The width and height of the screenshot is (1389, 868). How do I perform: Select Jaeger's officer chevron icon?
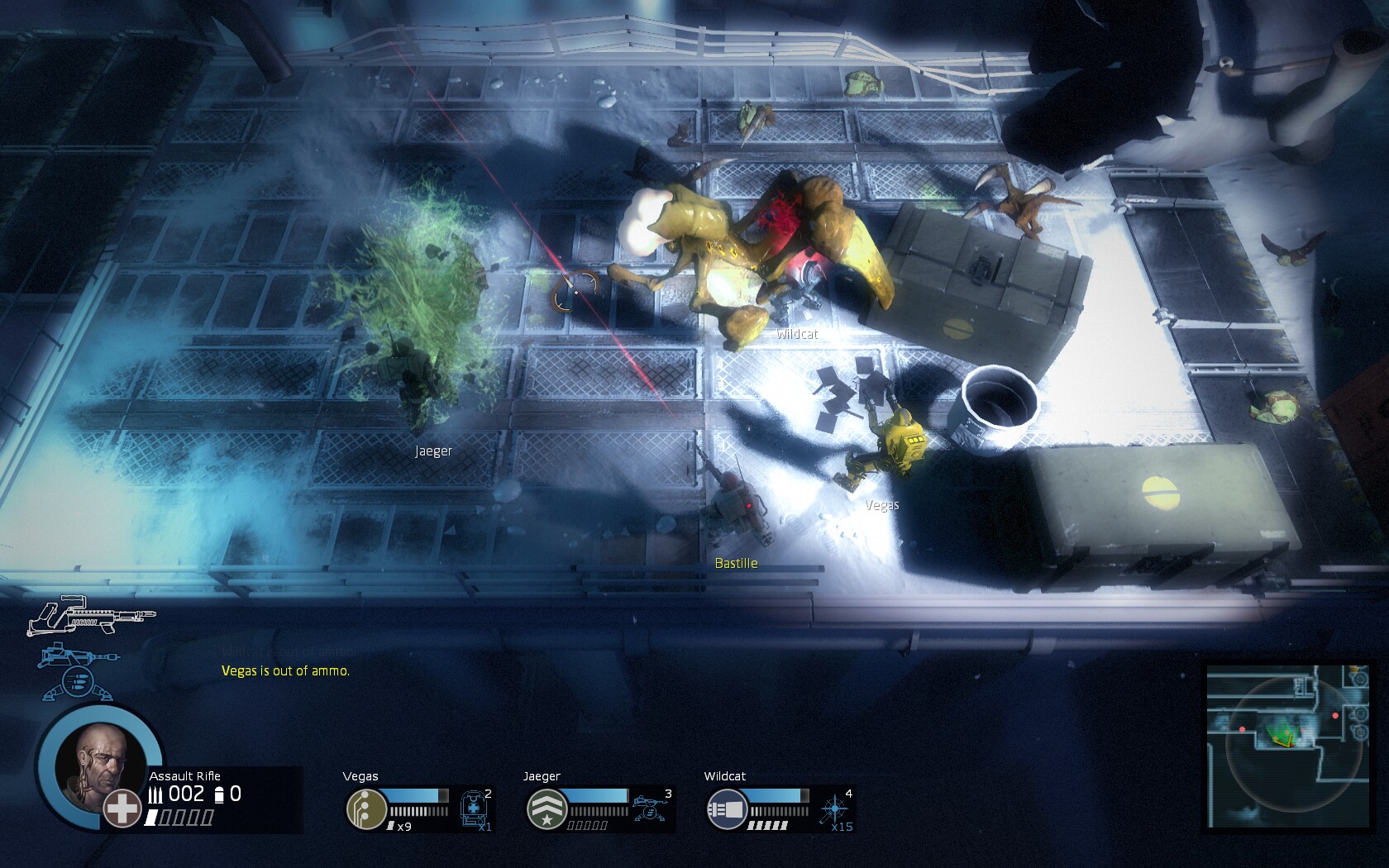point(547,808)
